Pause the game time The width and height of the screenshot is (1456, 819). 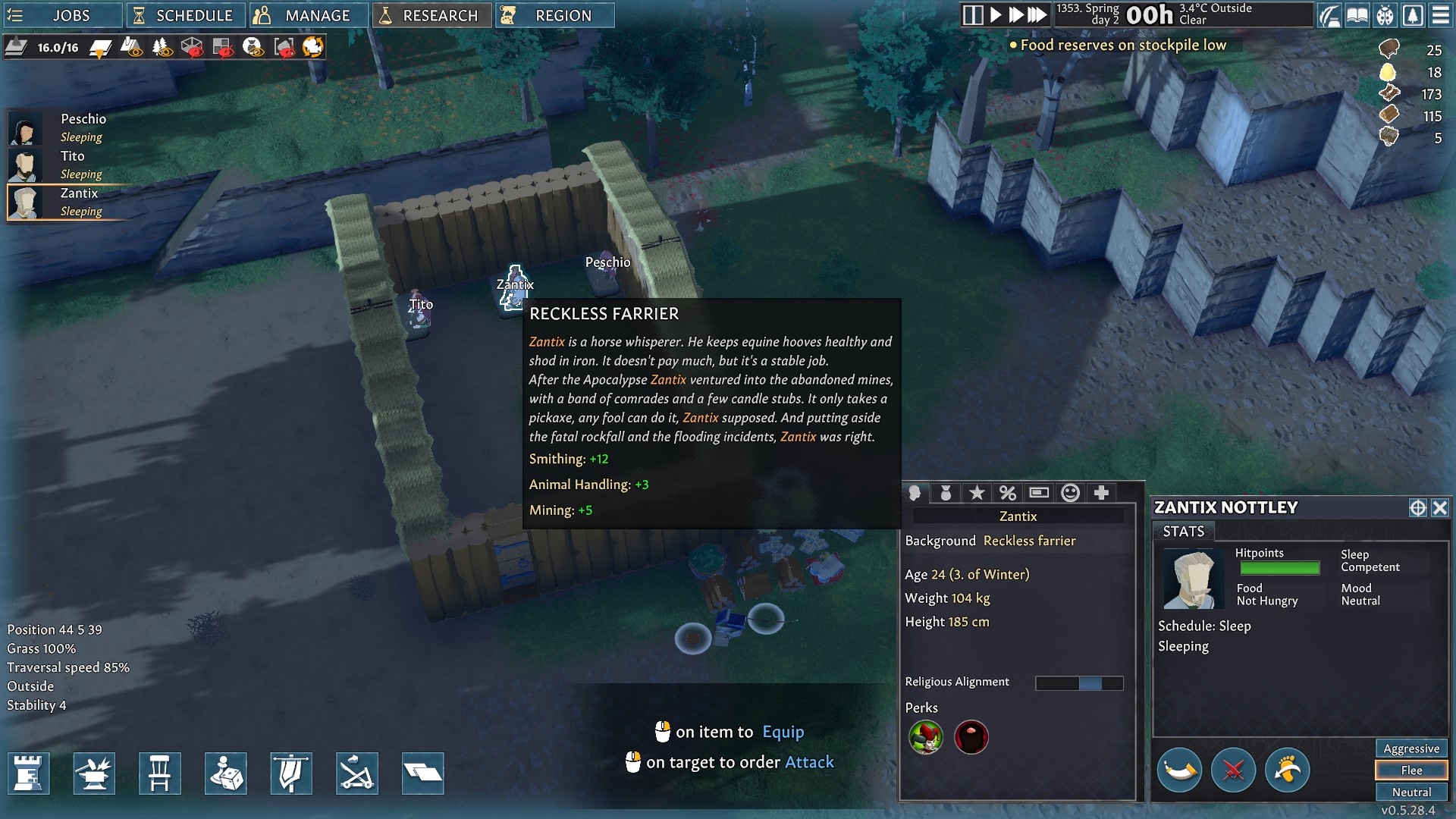point(972,15)
